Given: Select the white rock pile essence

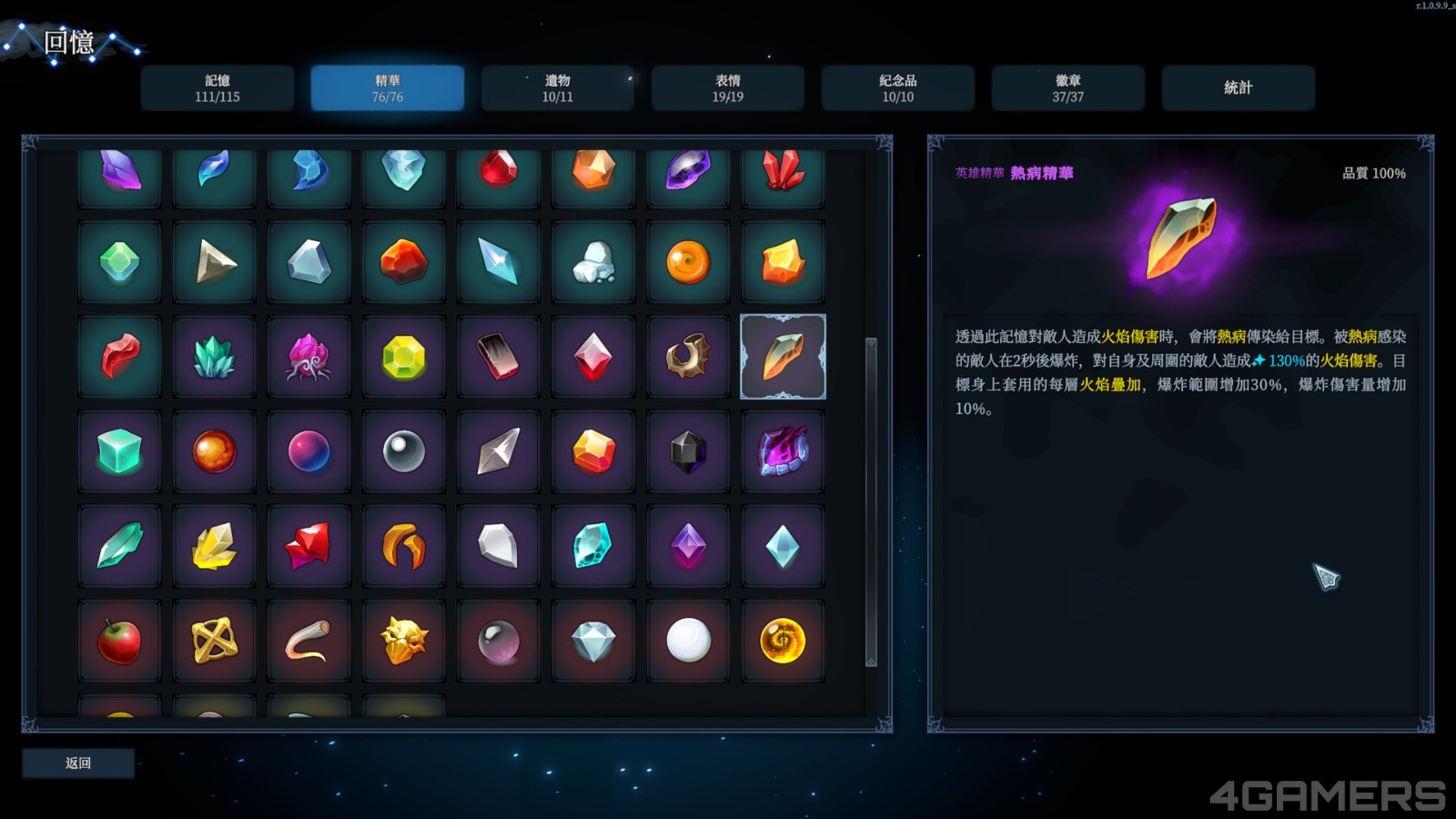Looking at the screenshot, I should click(593, 262).
